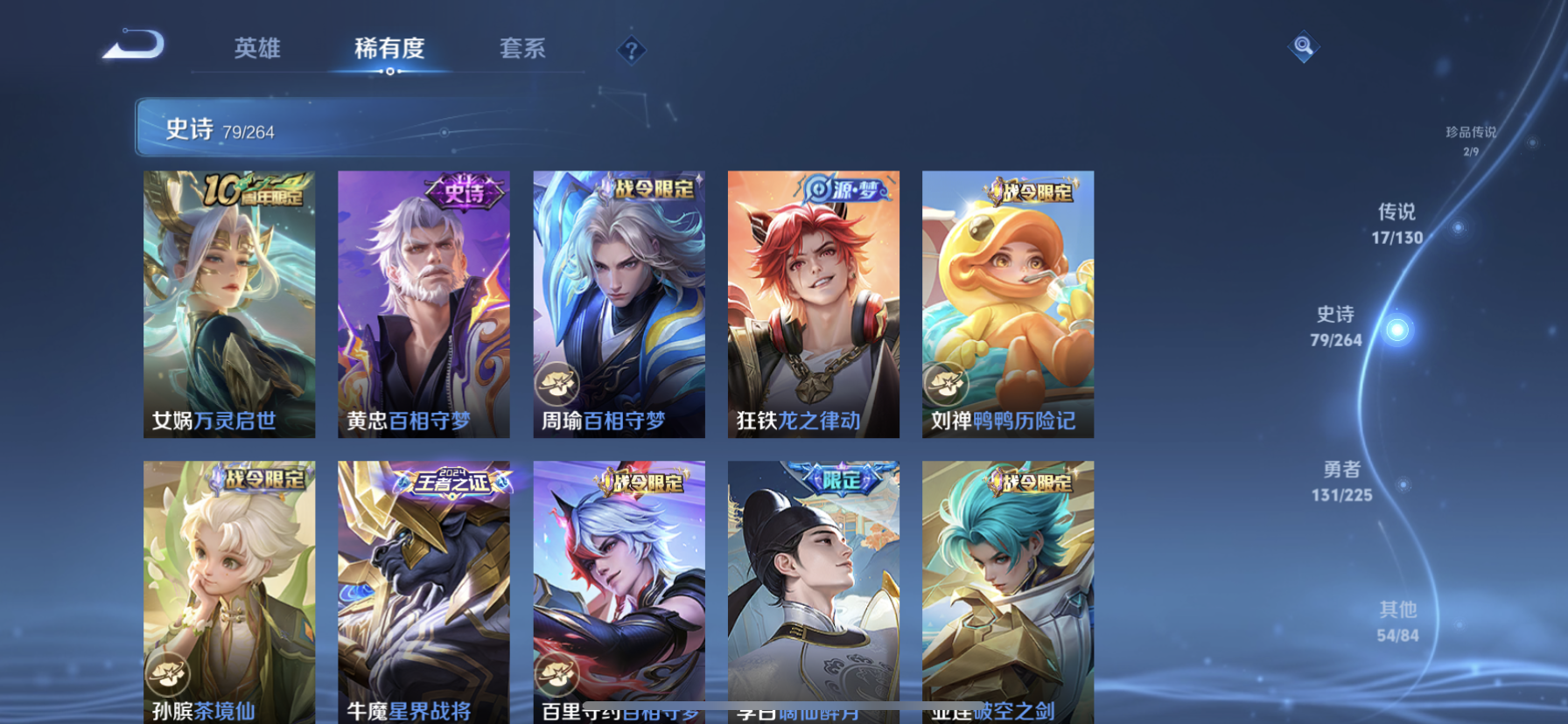Select the 狂铁 龙之律动 skin card
The width and height of the screenshot is (1568, 724).
click(x=813, y=303)
